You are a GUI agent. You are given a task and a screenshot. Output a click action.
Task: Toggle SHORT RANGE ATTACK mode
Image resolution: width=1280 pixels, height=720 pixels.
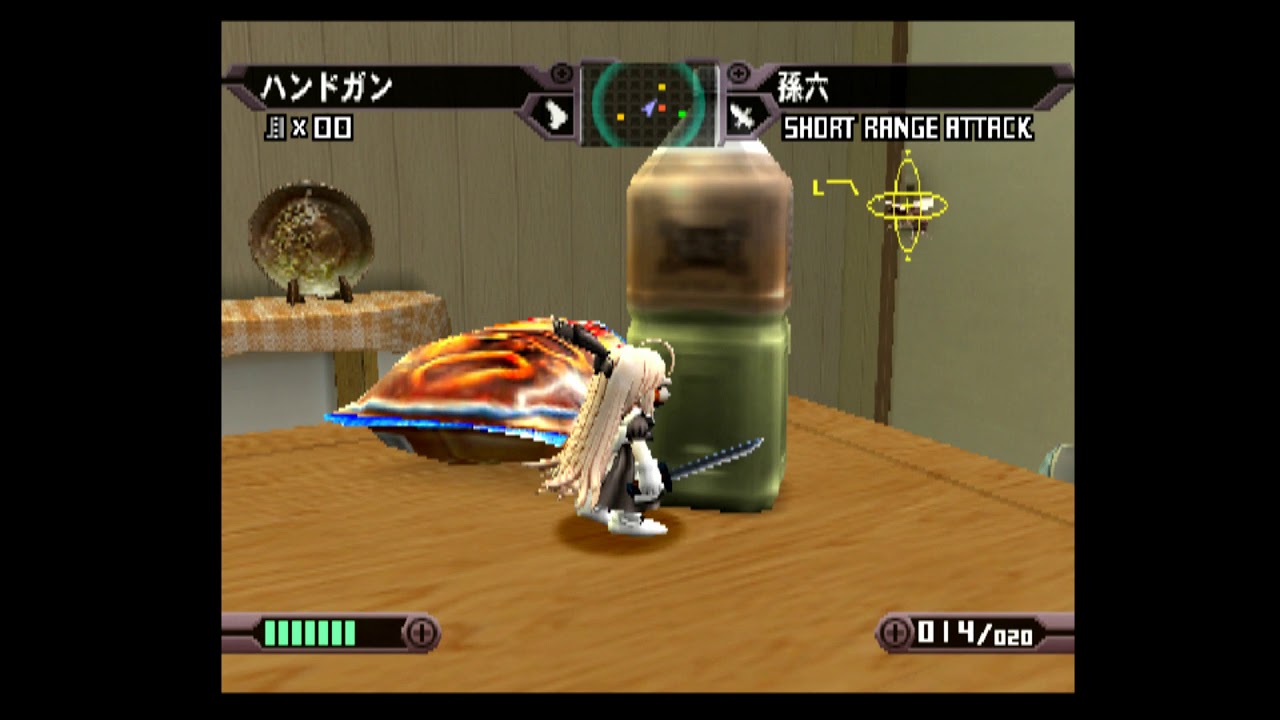coord(911,129)
